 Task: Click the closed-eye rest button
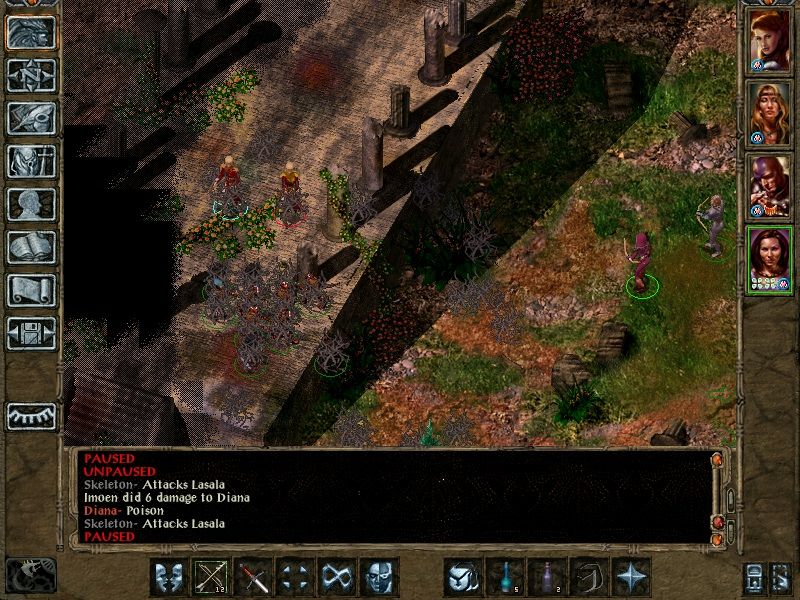[x=31, y=415]
